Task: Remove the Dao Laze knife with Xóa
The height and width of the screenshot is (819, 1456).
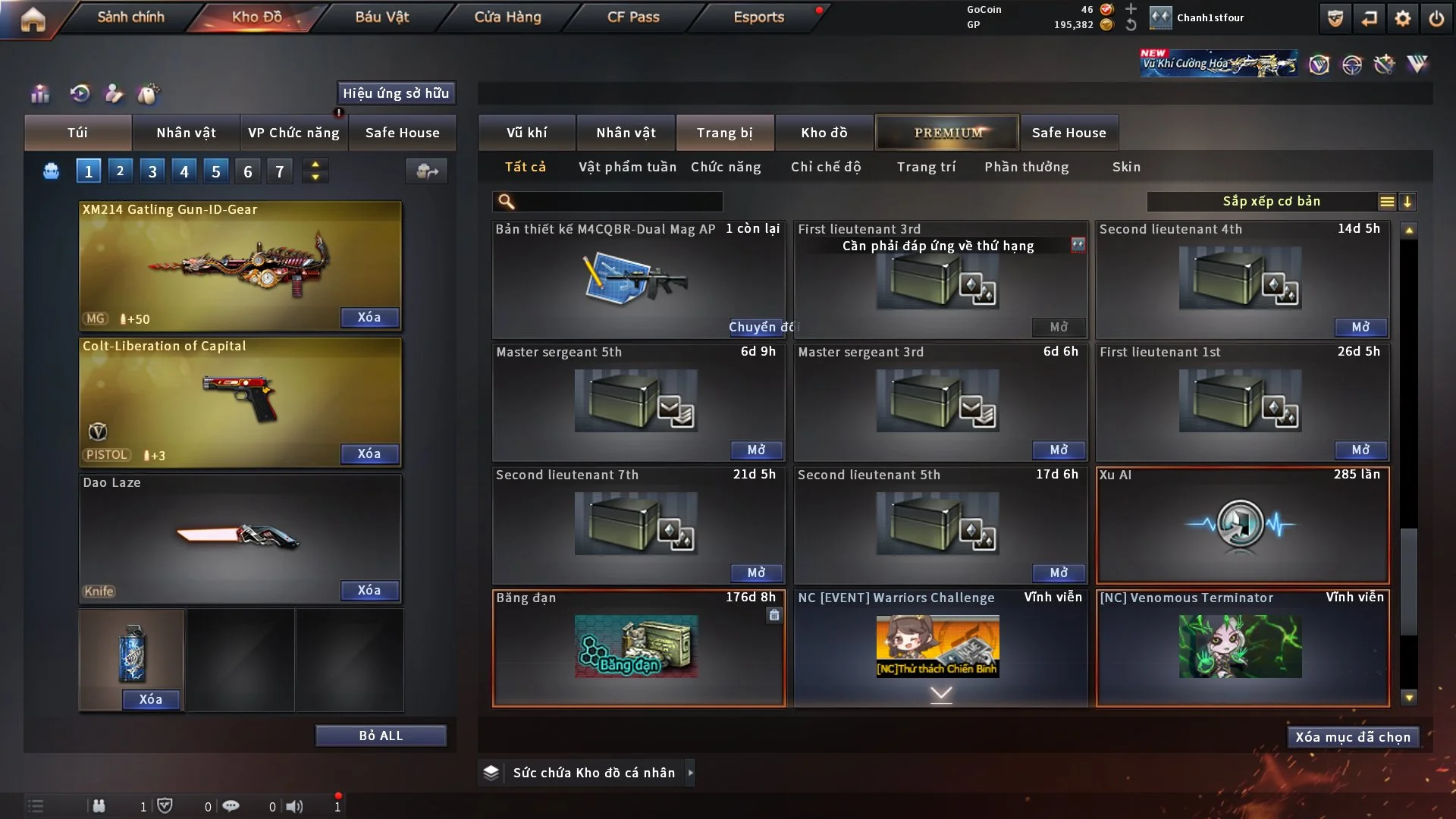Action: [x=369, y=590]
